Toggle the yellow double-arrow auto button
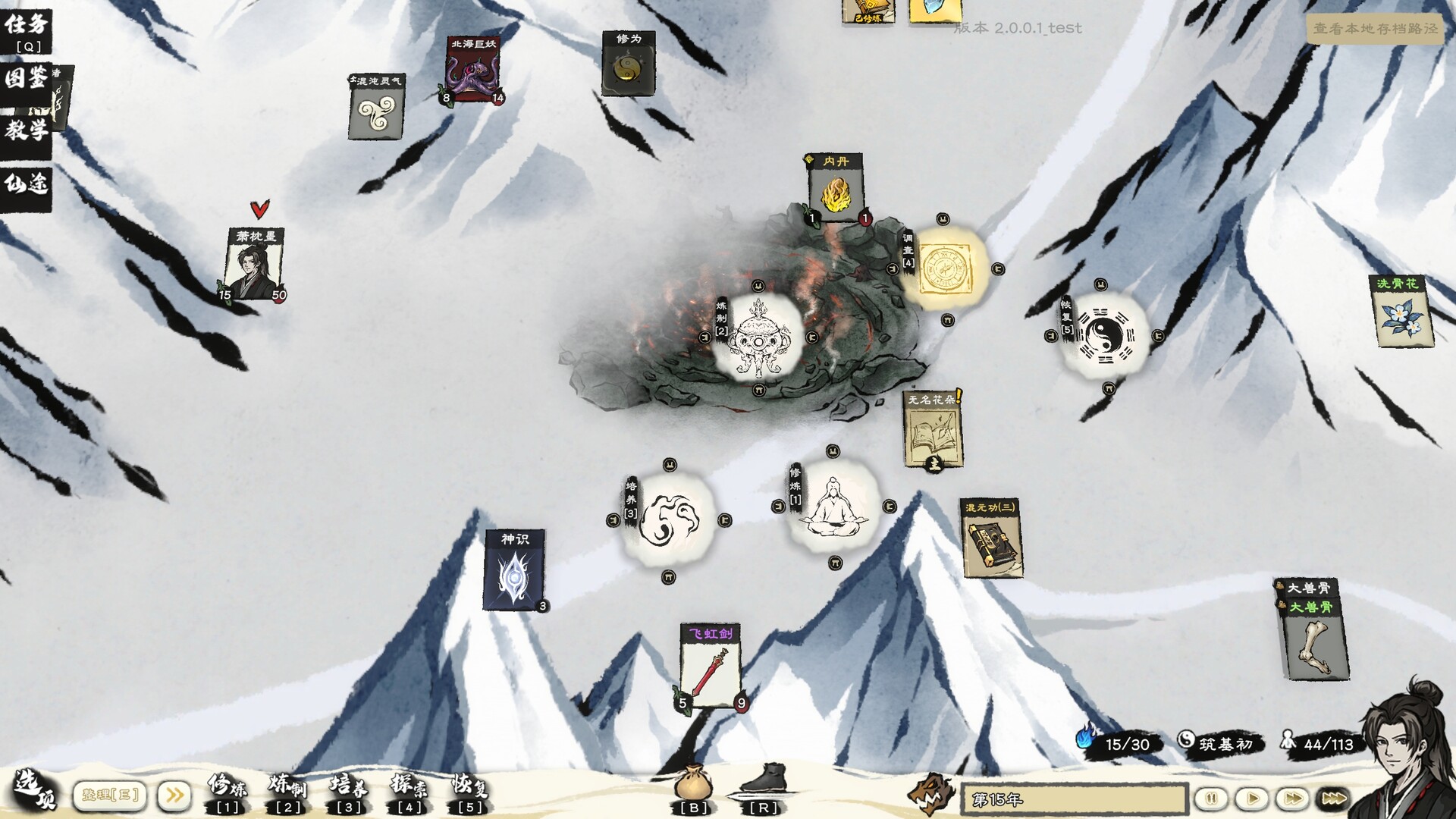The width and height of the screenshot is (1456, 819). coord(173,794)
